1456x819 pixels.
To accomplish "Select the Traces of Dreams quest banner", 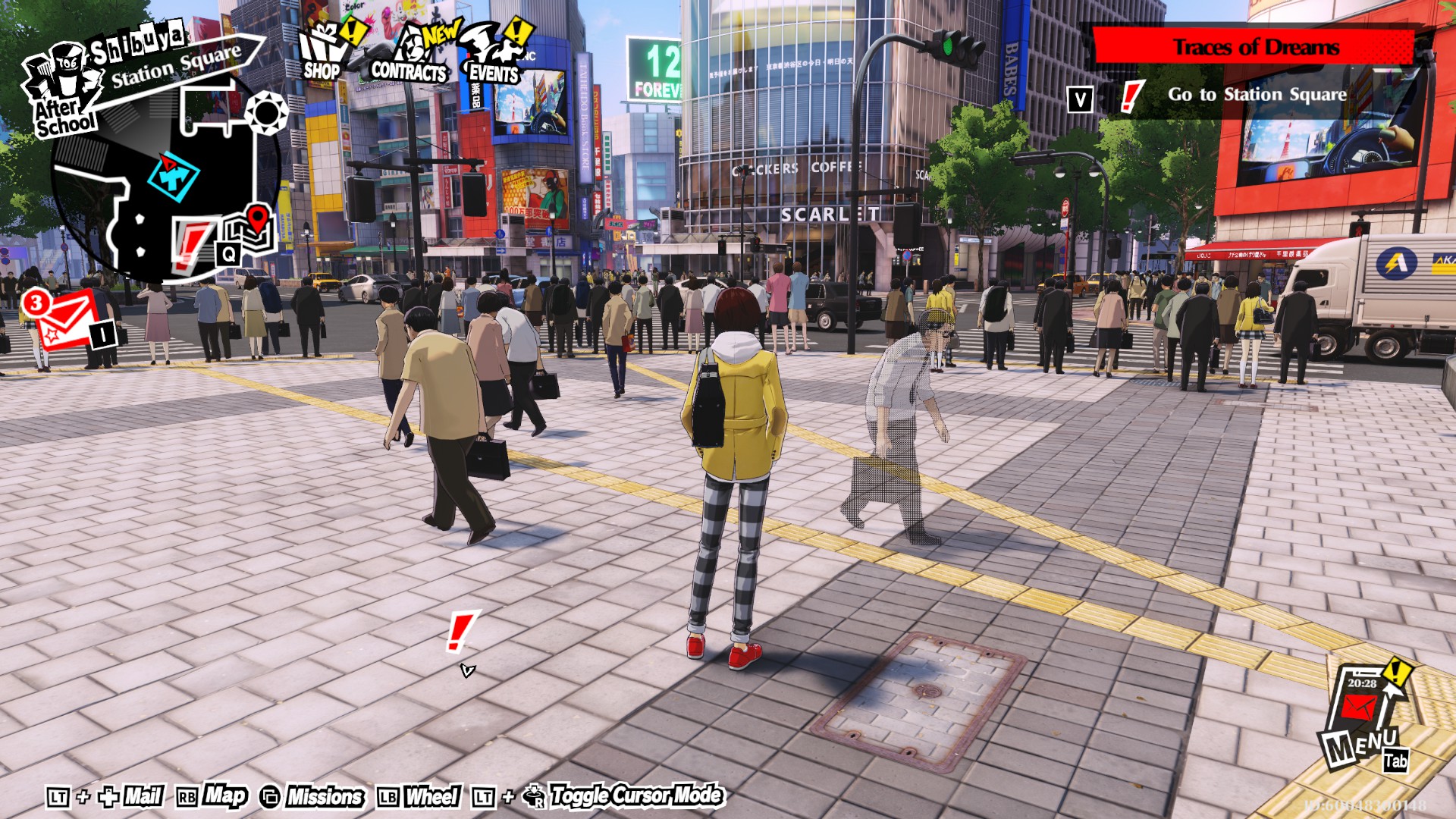I will pyautogui.click(x=1254, y=47).
